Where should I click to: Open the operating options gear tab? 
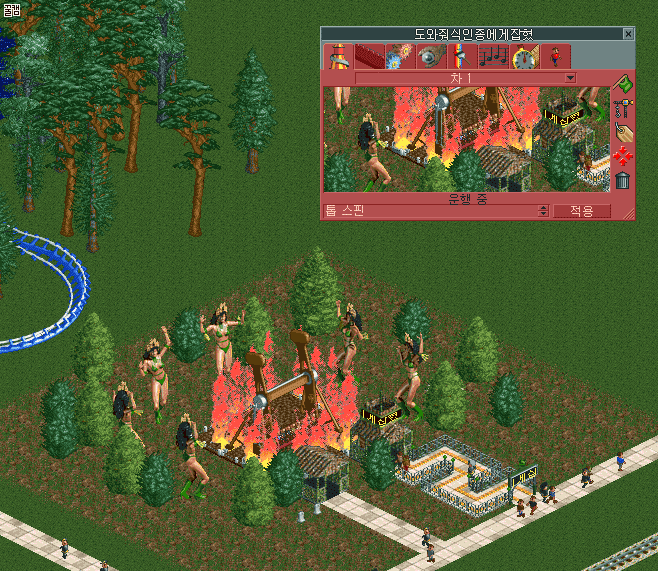[400, 57]
